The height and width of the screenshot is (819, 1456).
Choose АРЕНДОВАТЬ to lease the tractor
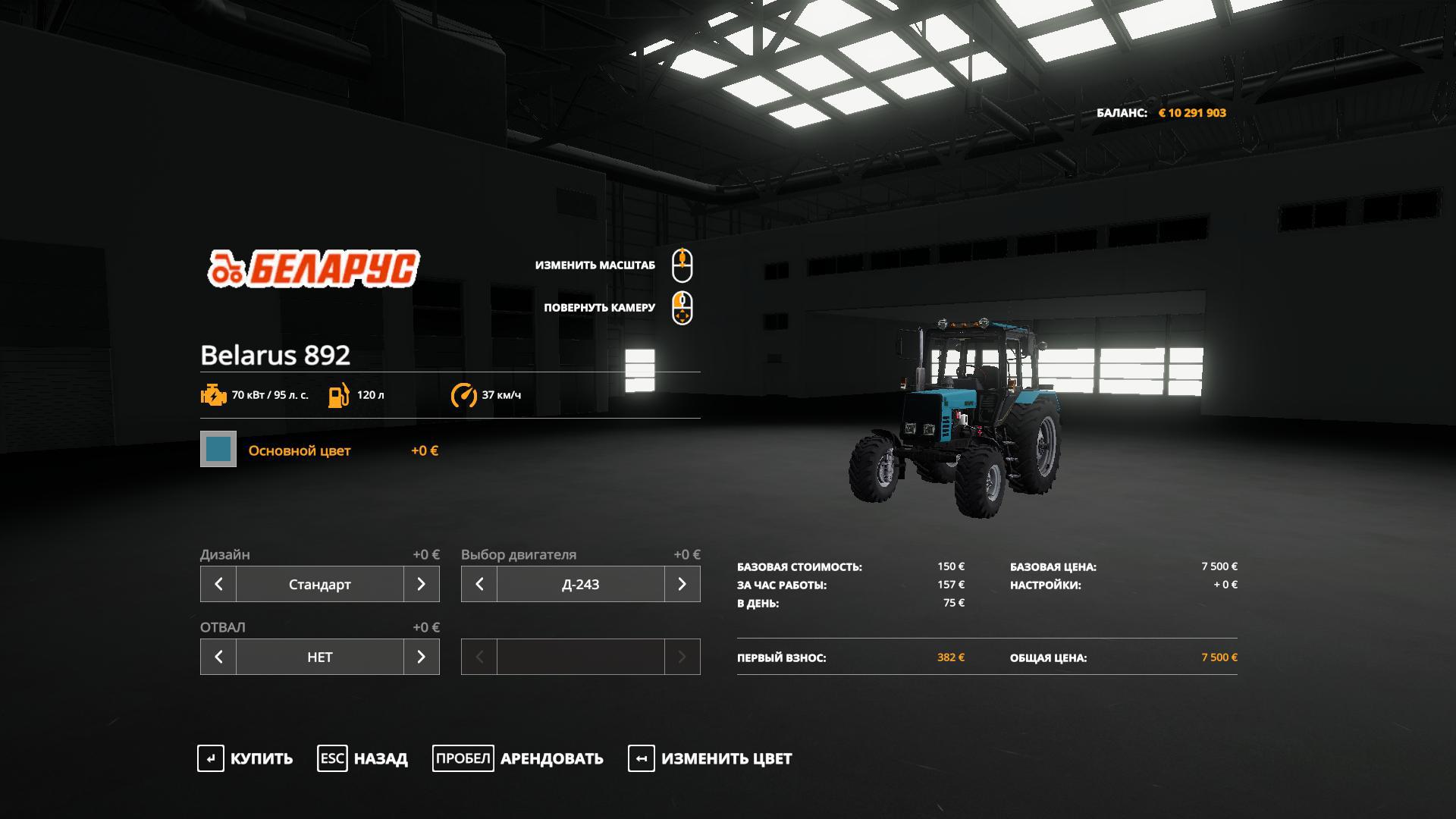pos(518,758)
